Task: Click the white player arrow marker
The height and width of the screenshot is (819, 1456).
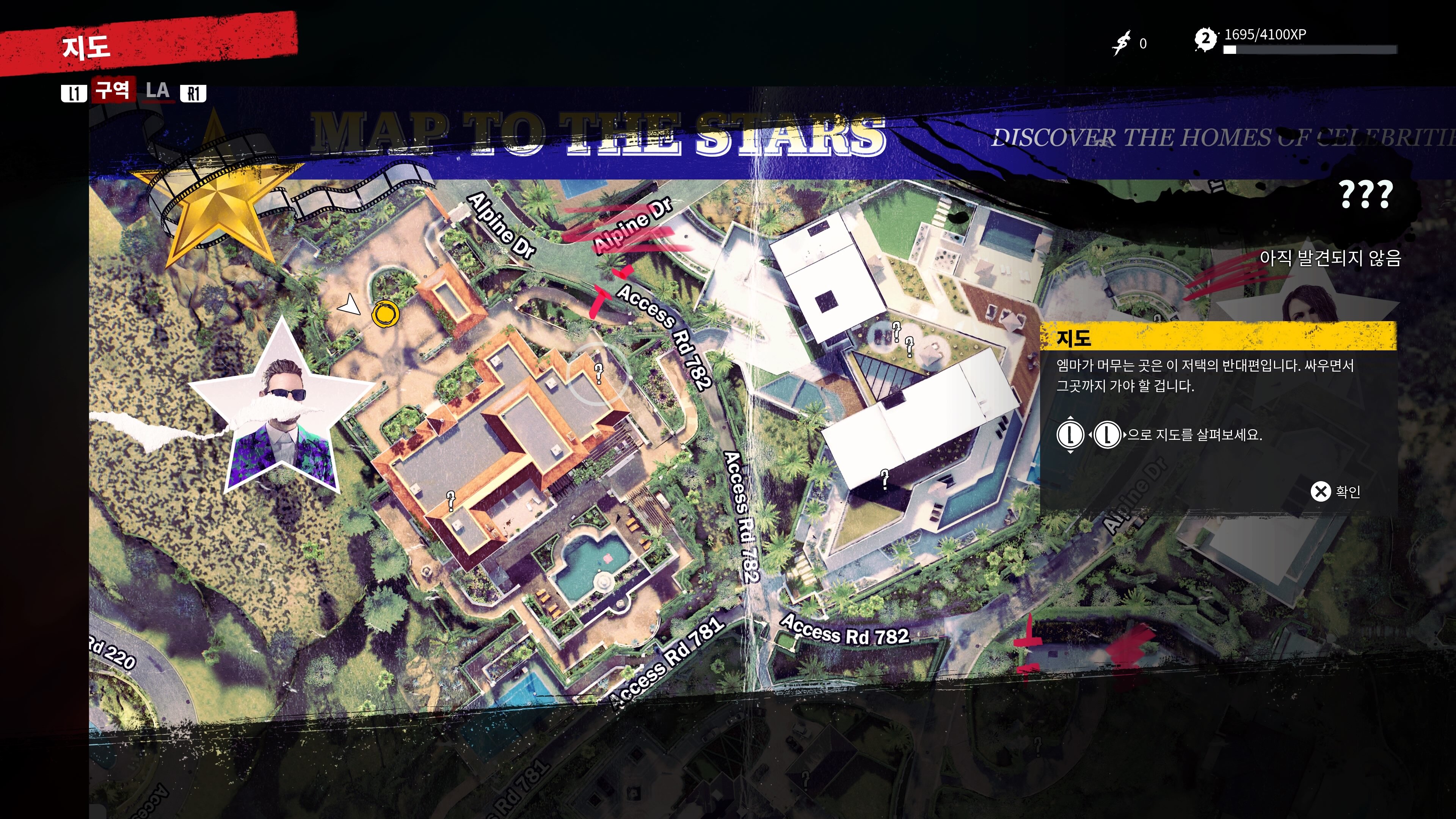Action: click(350, 305)
